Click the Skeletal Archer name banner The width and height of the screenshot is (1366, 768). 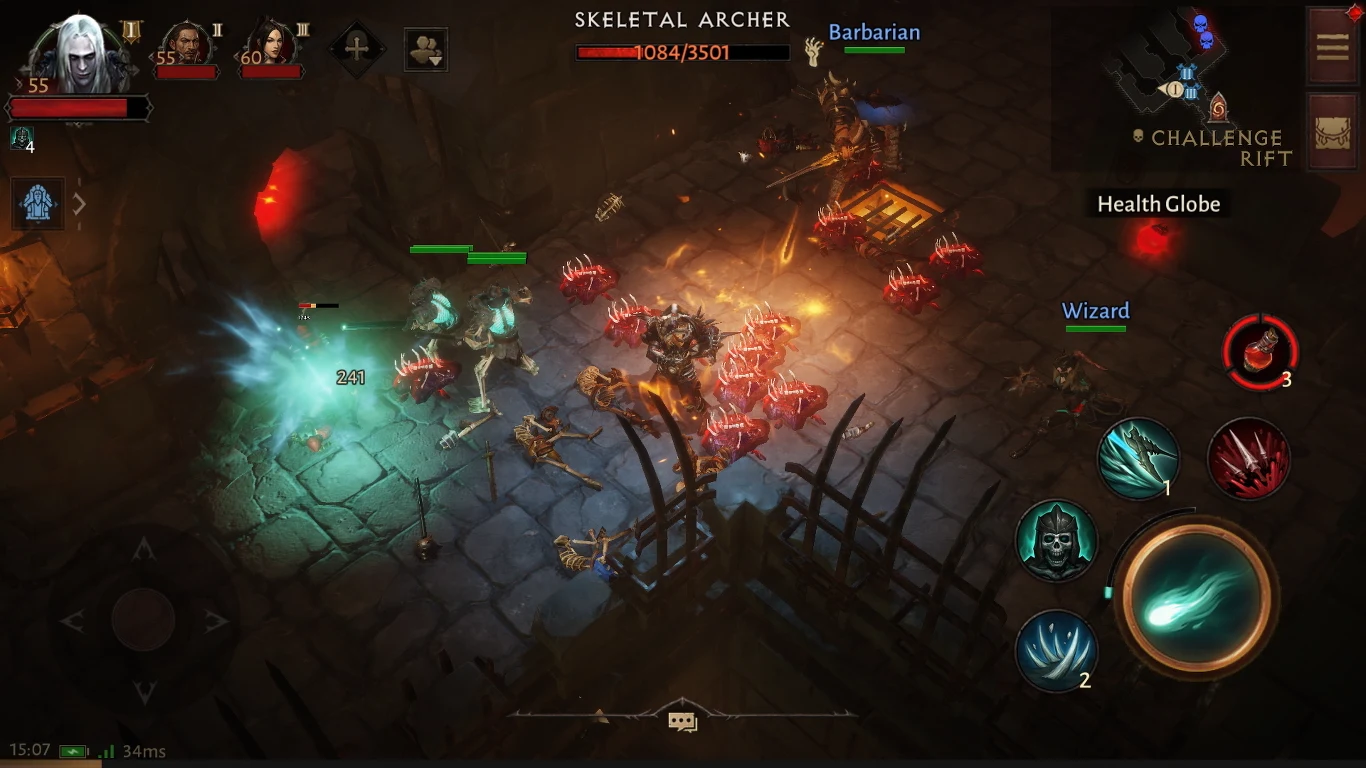pyautogui.click(x=682, y=19)
